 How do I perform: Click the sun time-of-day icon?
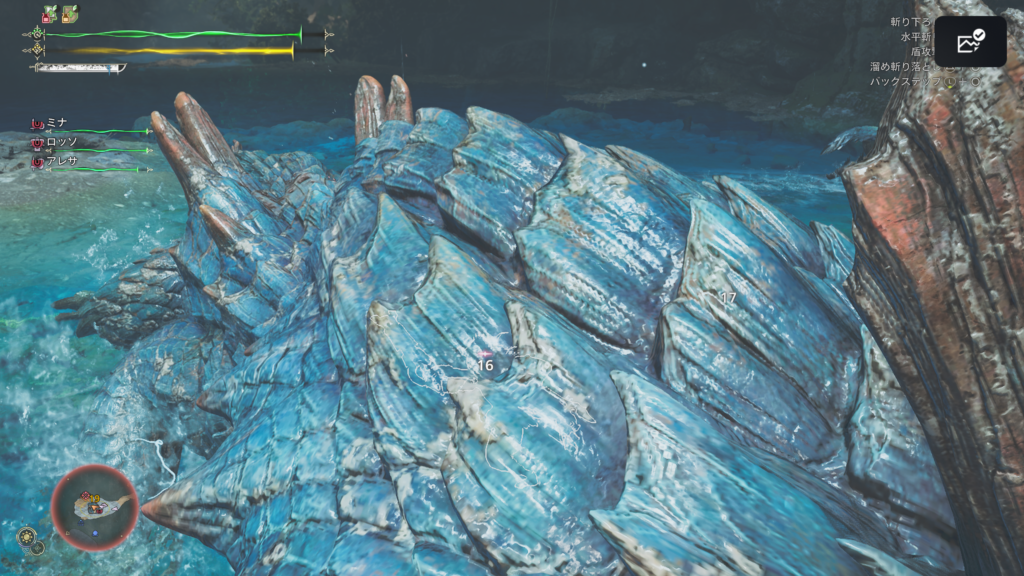pyautogui.click(x=27, y=535)
